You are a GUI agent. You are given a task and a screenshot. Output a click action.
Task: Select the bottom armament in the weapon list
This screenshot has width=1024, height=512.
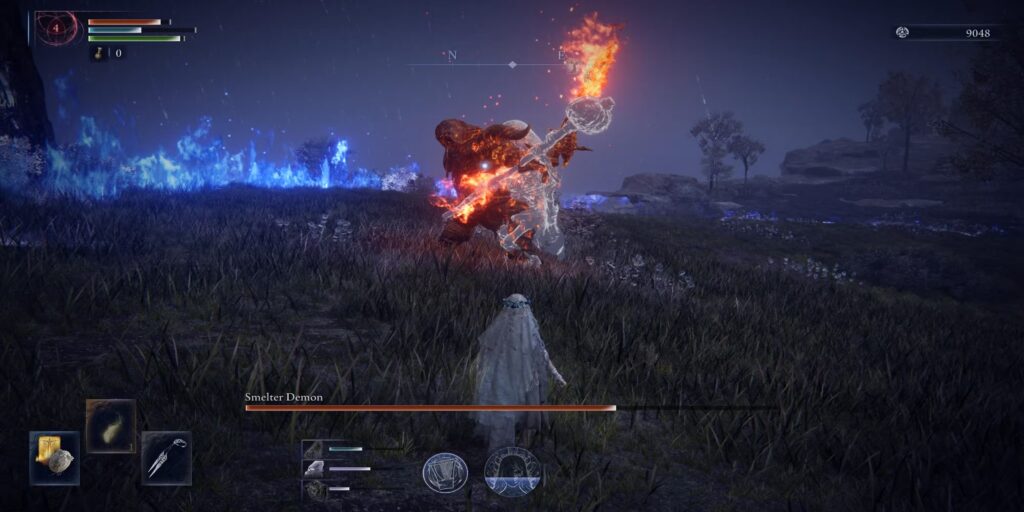(x=315, y=488)
